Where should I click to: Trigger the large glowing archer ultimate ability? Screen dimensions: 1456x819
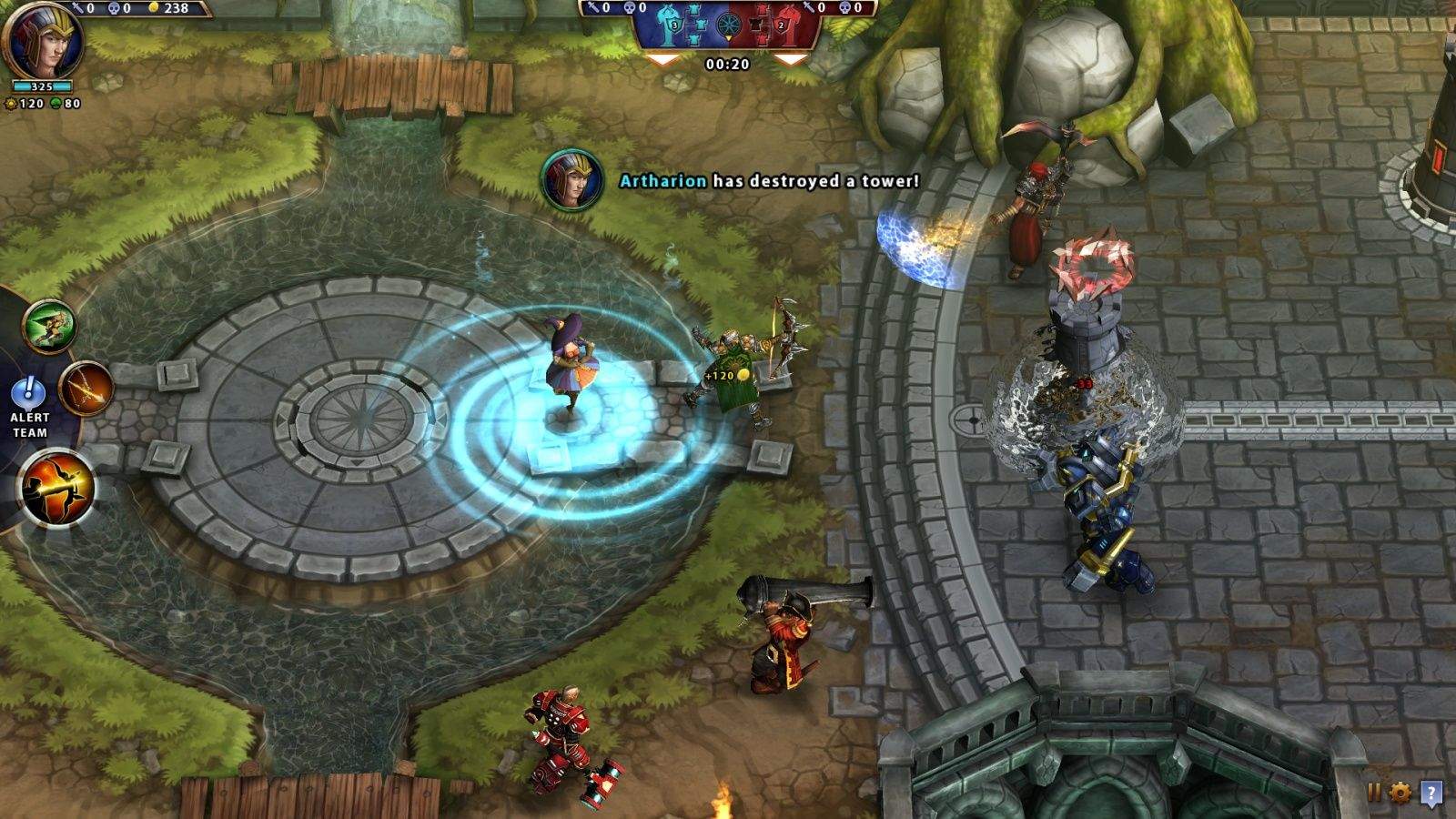[x=58, y=490]
